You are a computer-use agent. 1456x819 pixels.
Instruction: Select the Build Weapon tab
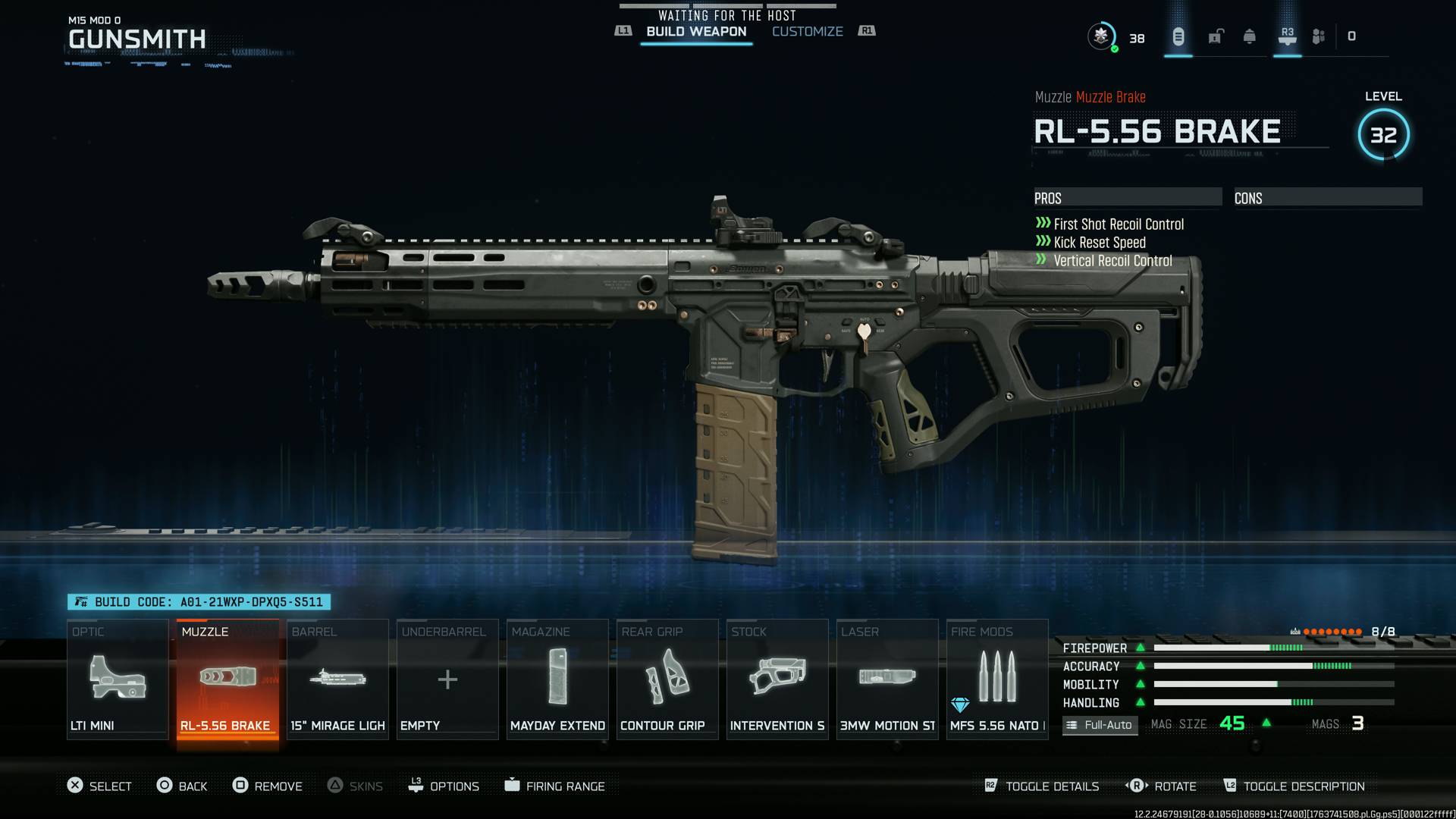pyautogui.click(x=695, y=31)
